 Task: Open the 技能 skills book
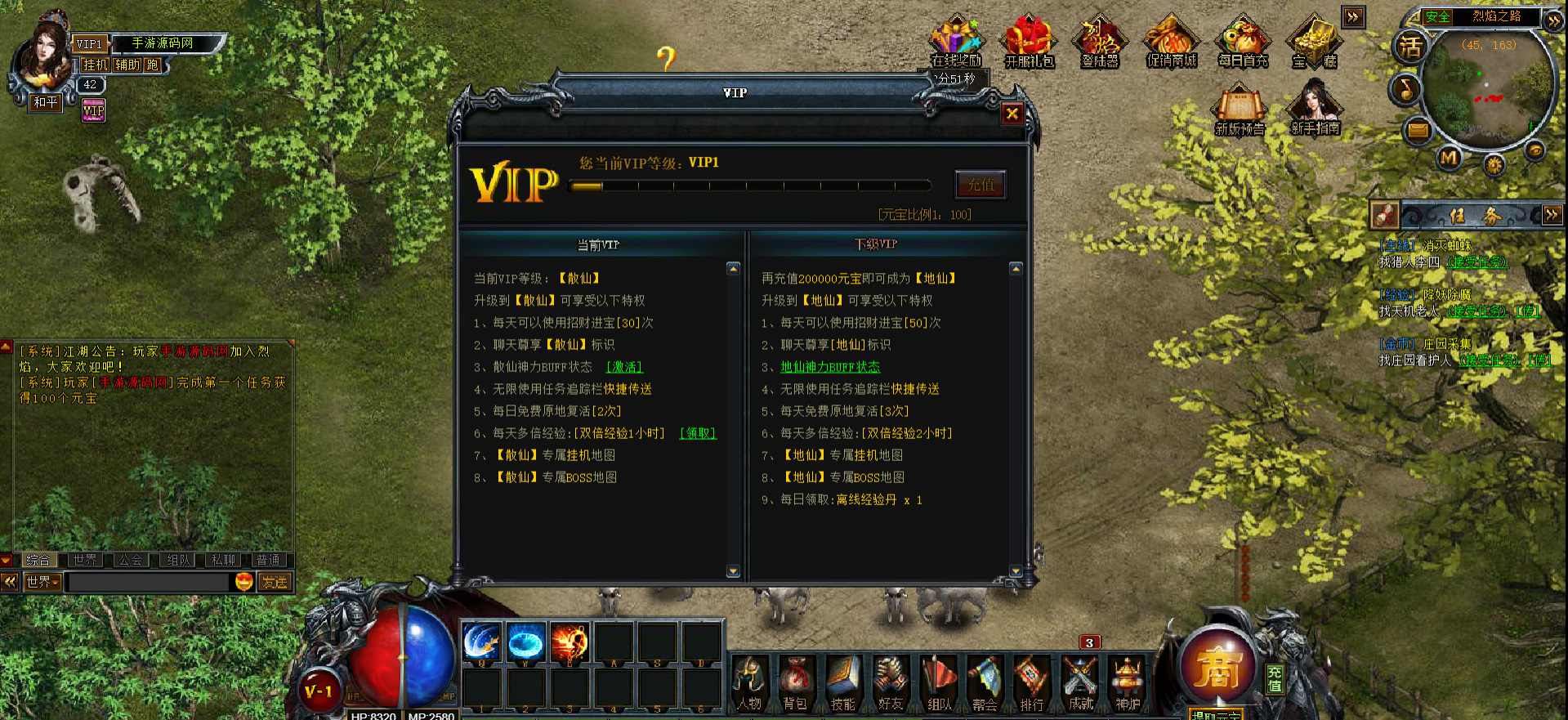click(x=842, y=683)
